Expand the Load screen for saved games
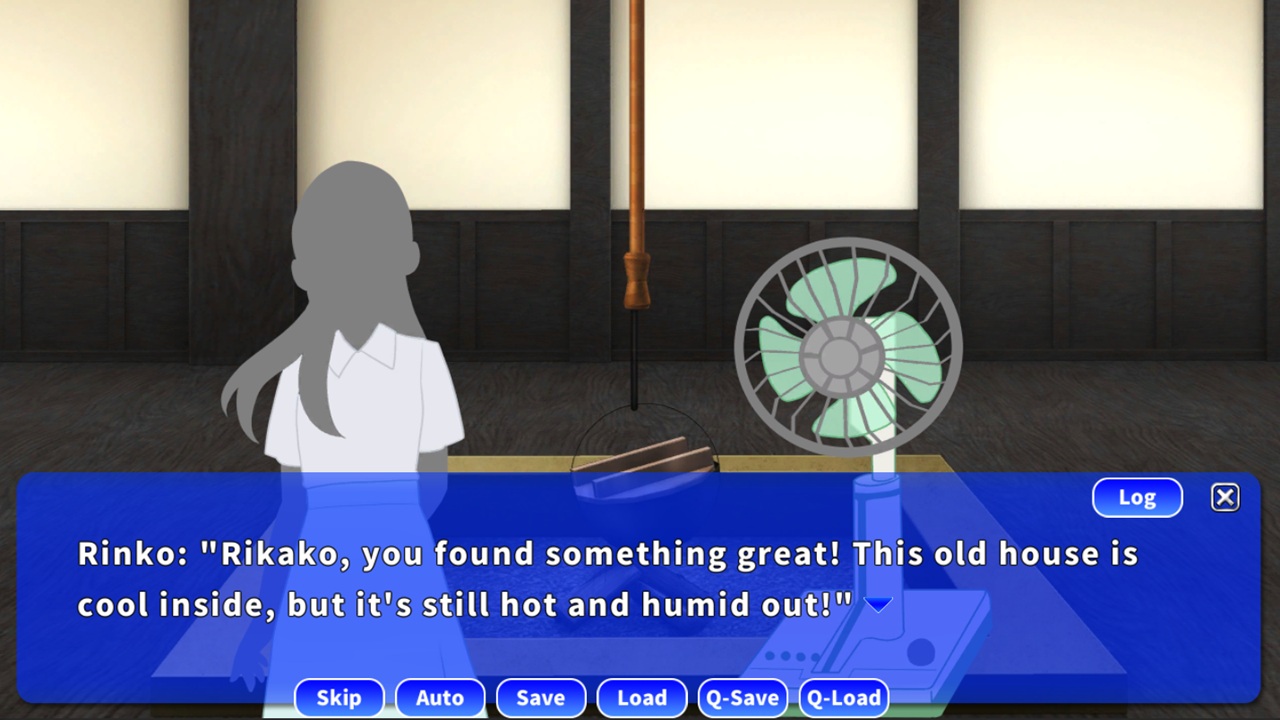This screenshot has height=720, width=1280. coord(642,698)
